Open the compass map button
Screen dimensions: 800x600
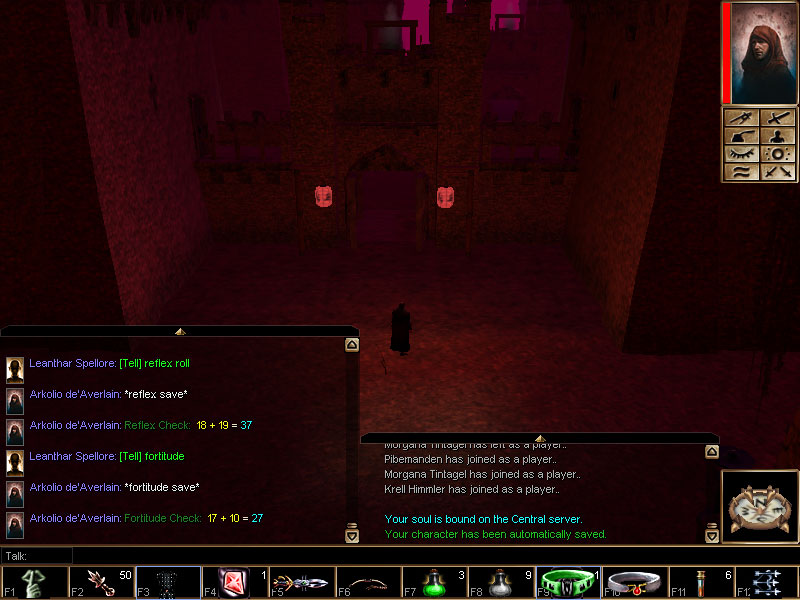point(759,508)
